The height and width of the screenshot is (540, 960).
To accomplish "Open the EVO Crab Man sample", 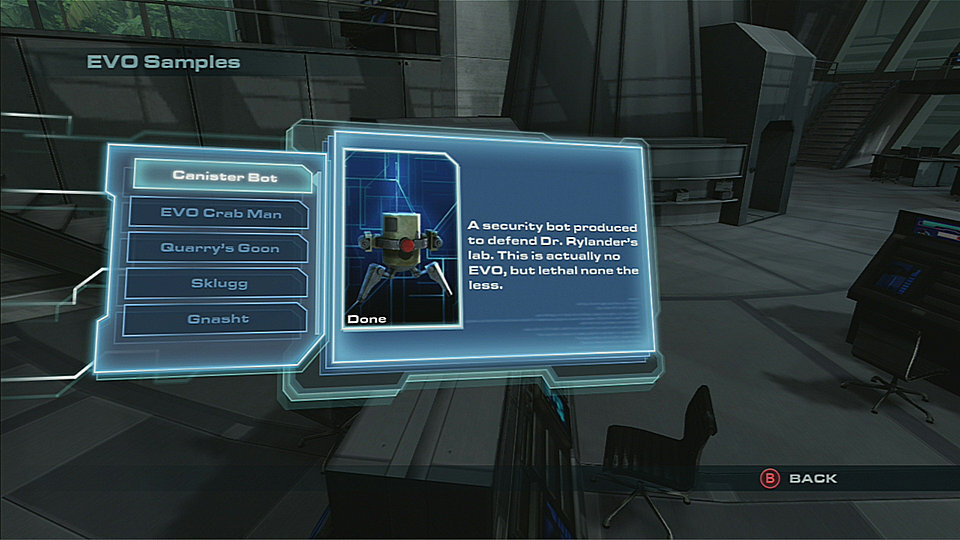I will 220,212.
